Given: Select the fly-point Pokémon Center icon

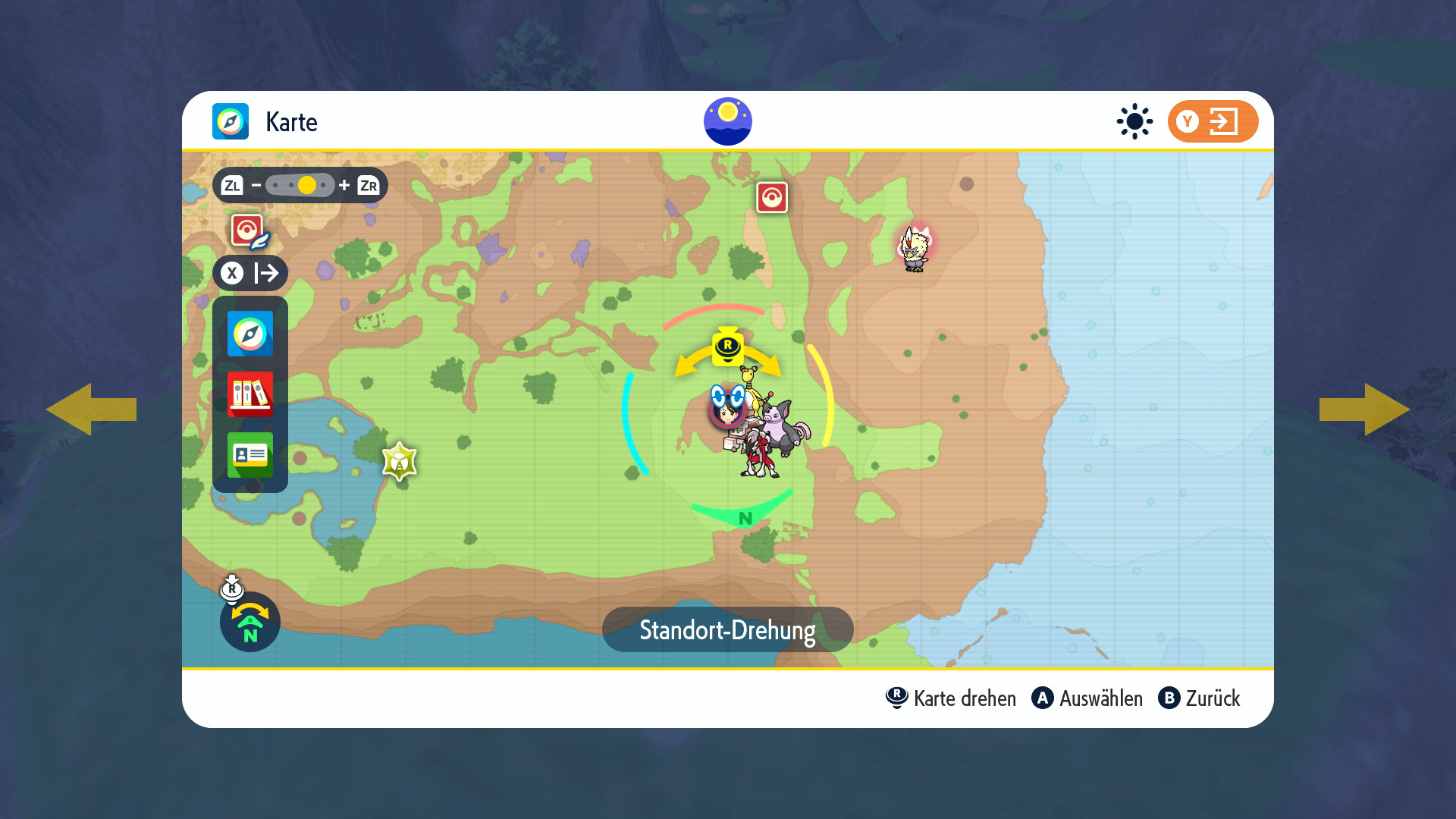Looking at the screenshot, I should pos(248,231).
